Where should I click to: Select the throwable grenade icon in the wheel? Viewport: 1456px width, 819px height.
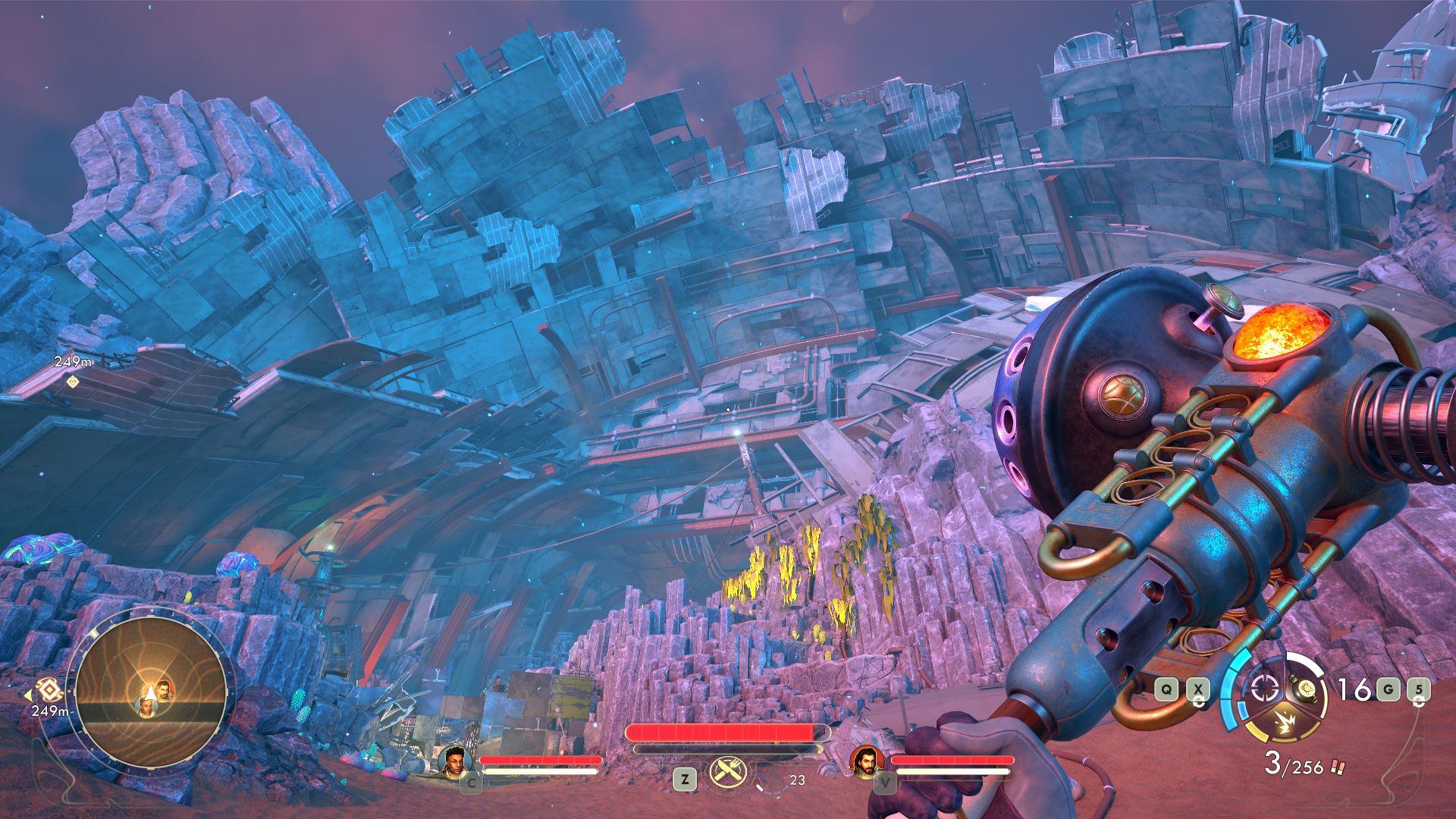[x=1306, y=689]
